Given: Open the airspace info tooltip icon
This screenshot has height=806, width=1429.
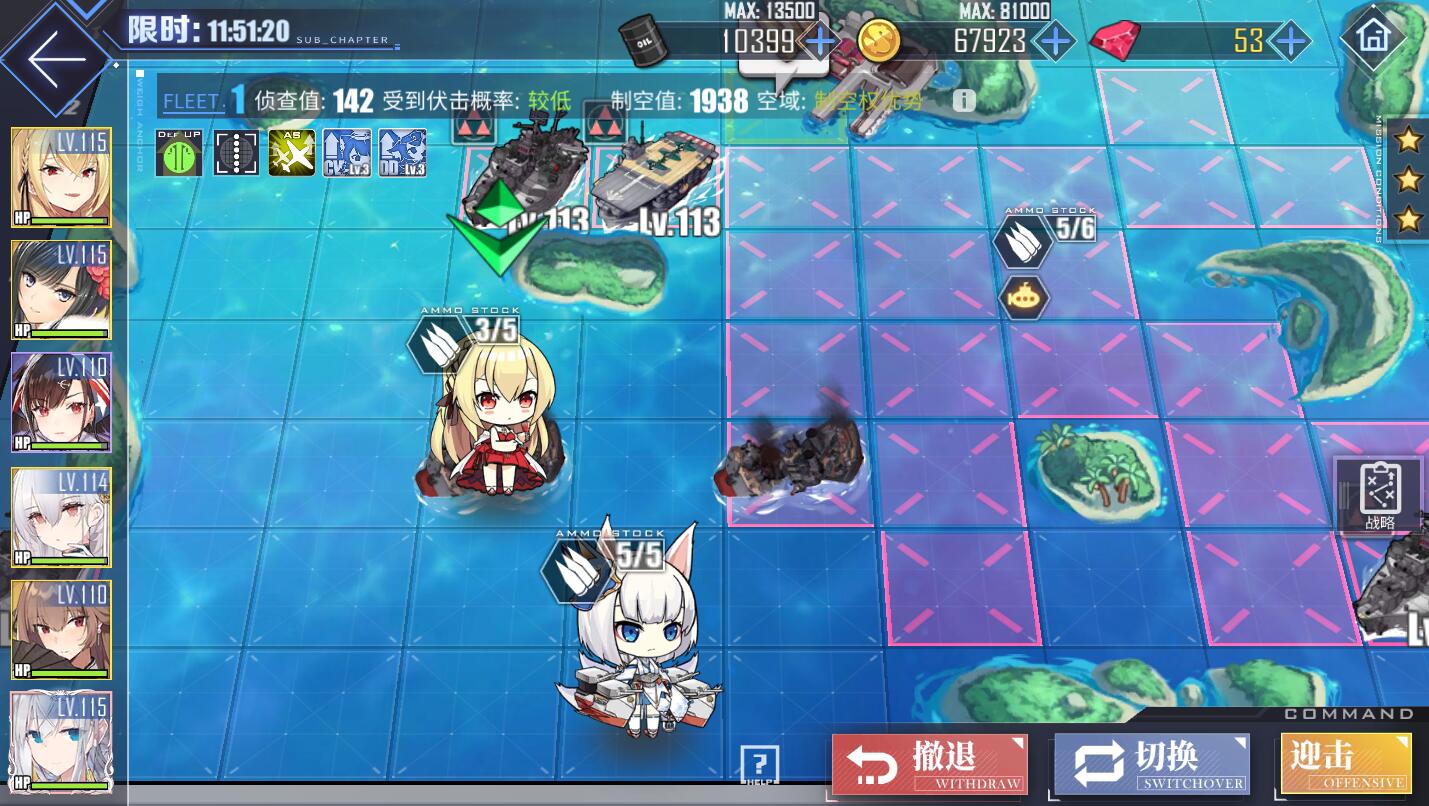Looking at the screenshot, I should [x=963, y=101].
